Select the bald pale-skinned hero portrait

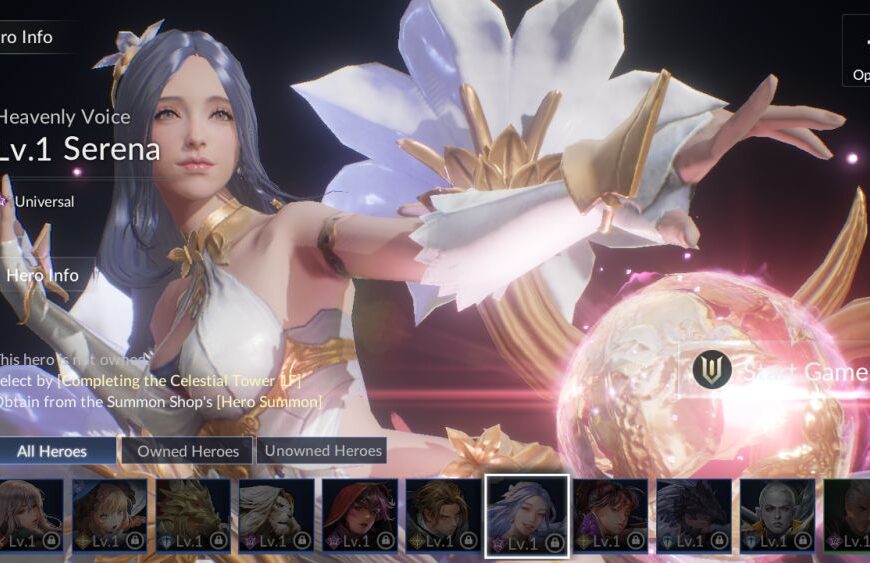pos(777,515)
